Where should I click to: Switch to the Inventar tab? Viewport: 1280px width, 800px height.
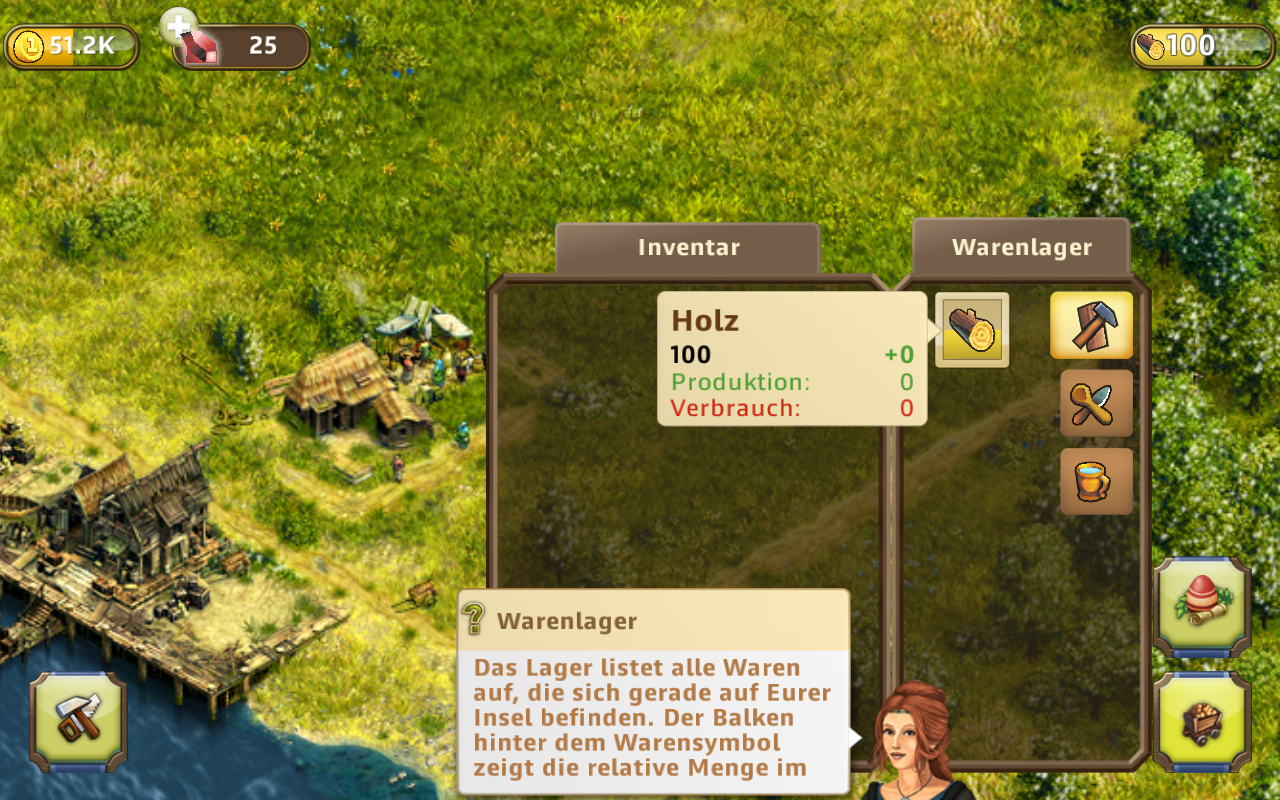click(x=688, y=248)
